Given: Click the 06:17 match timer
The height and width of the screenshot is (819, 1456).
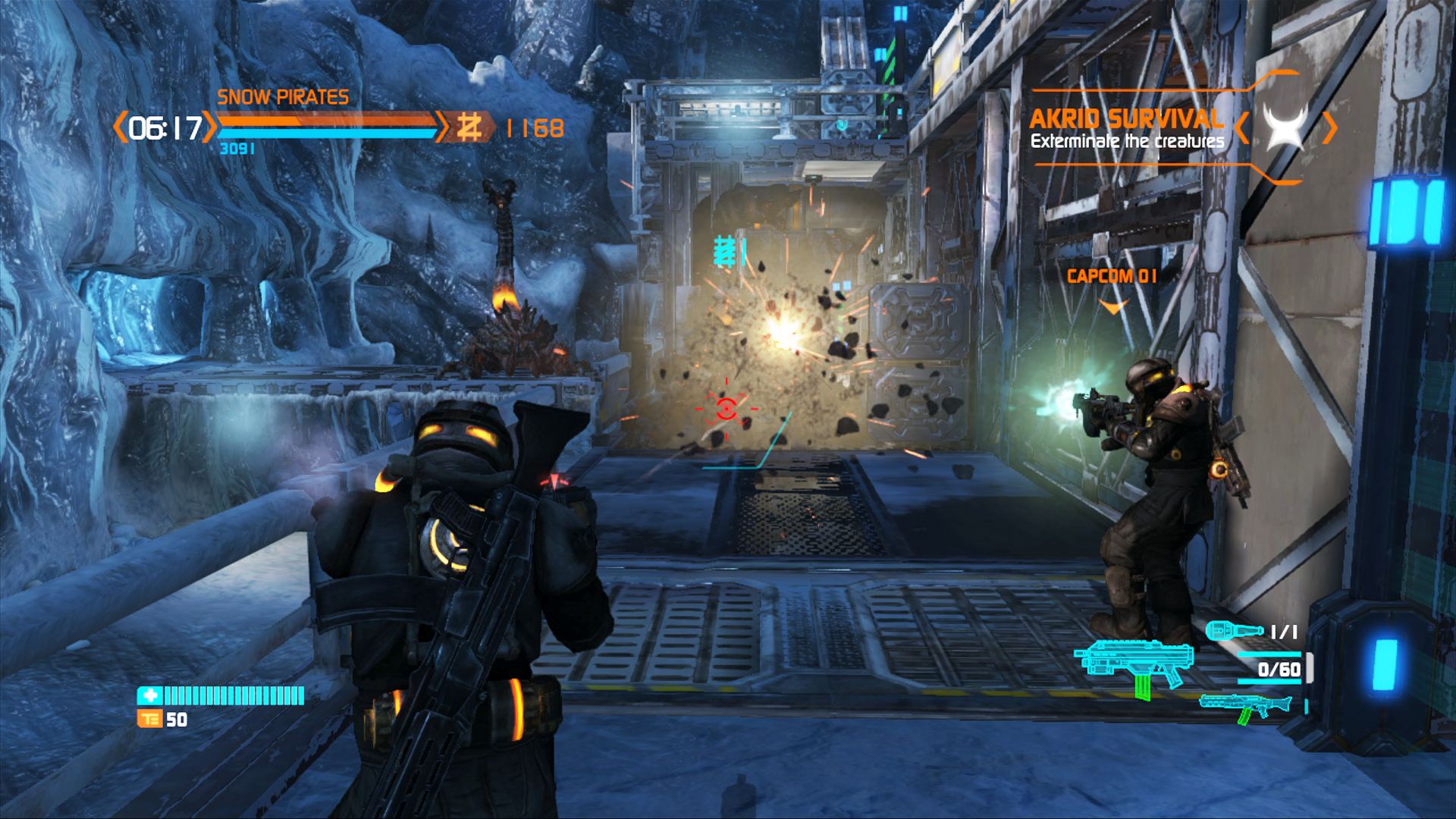Looking at the screenshot, I should [164, 126].
